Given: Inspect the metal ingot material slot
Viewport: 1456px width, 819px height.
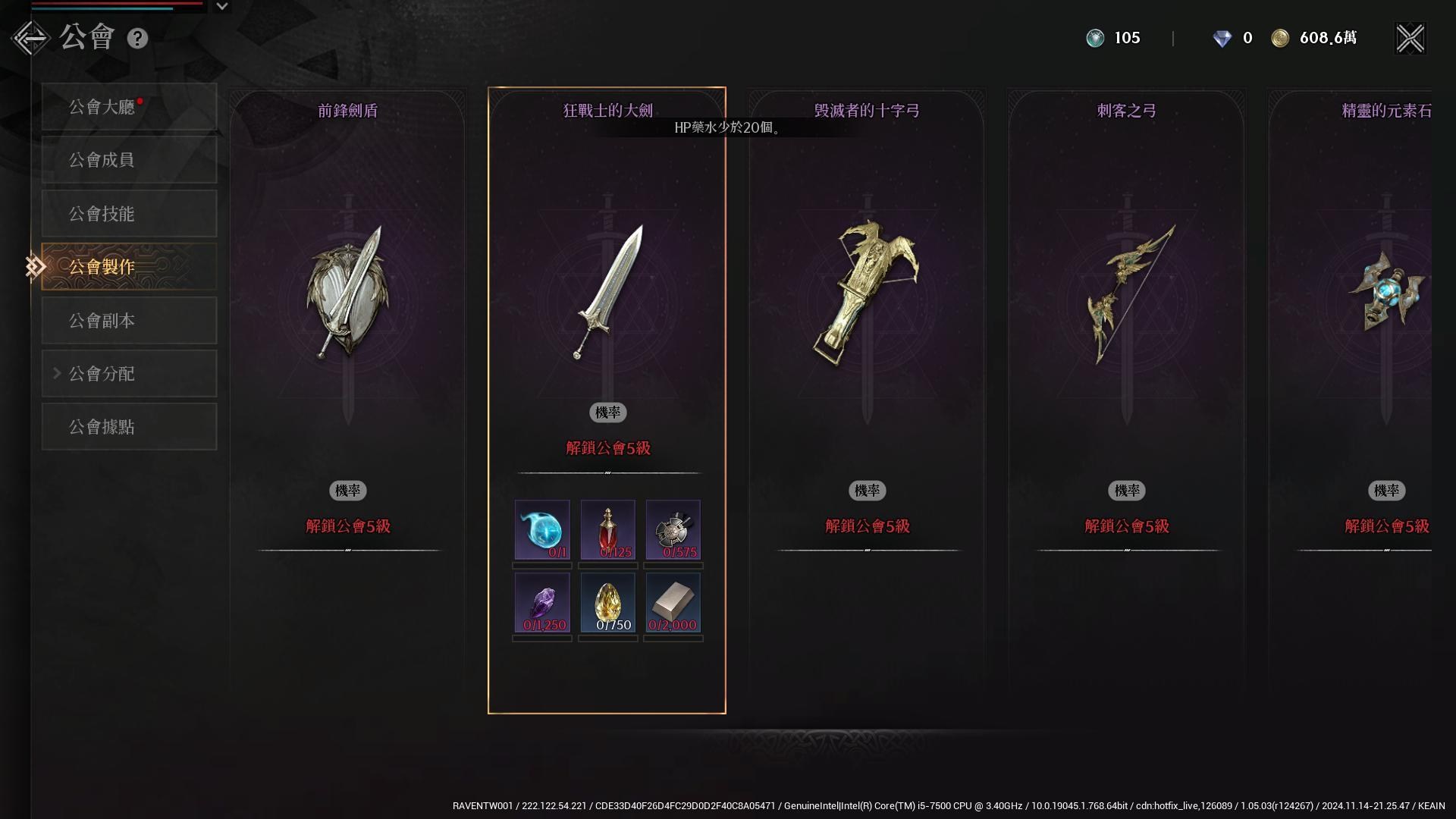Looking at the screenshot, I should [x=673, y=603].
